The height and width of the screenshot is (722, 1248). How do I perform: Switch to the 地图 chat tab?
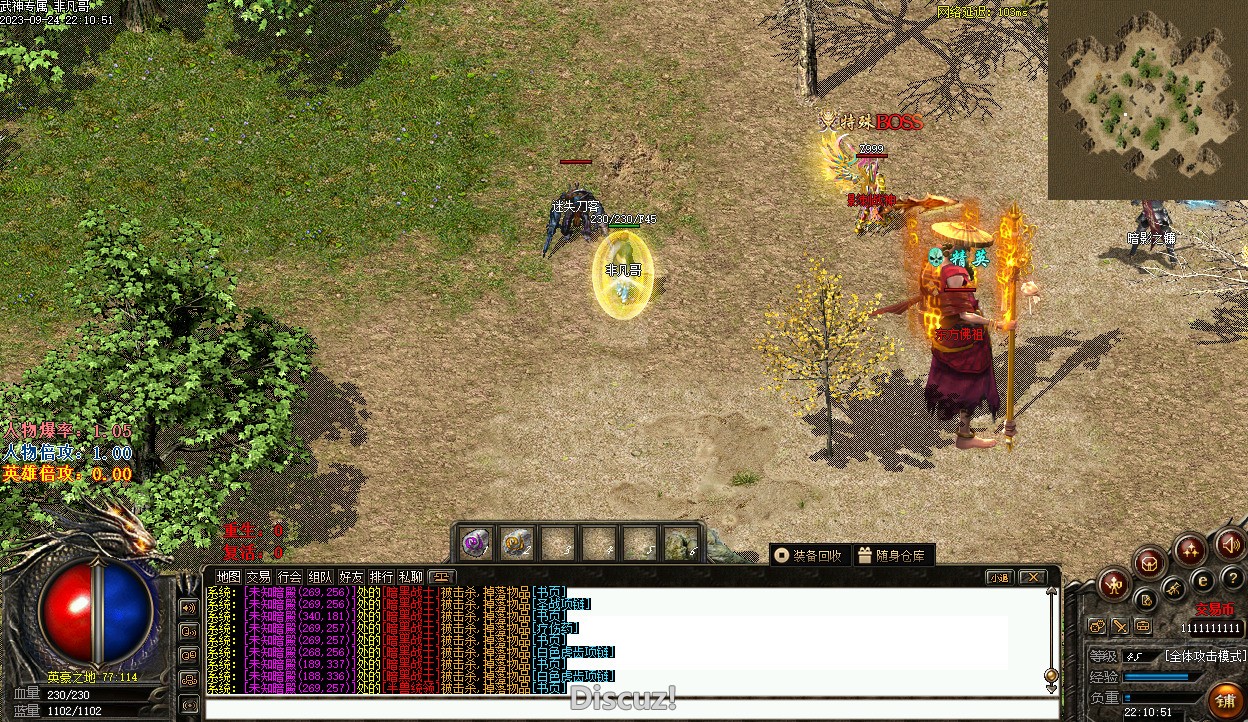pos(229,577)
